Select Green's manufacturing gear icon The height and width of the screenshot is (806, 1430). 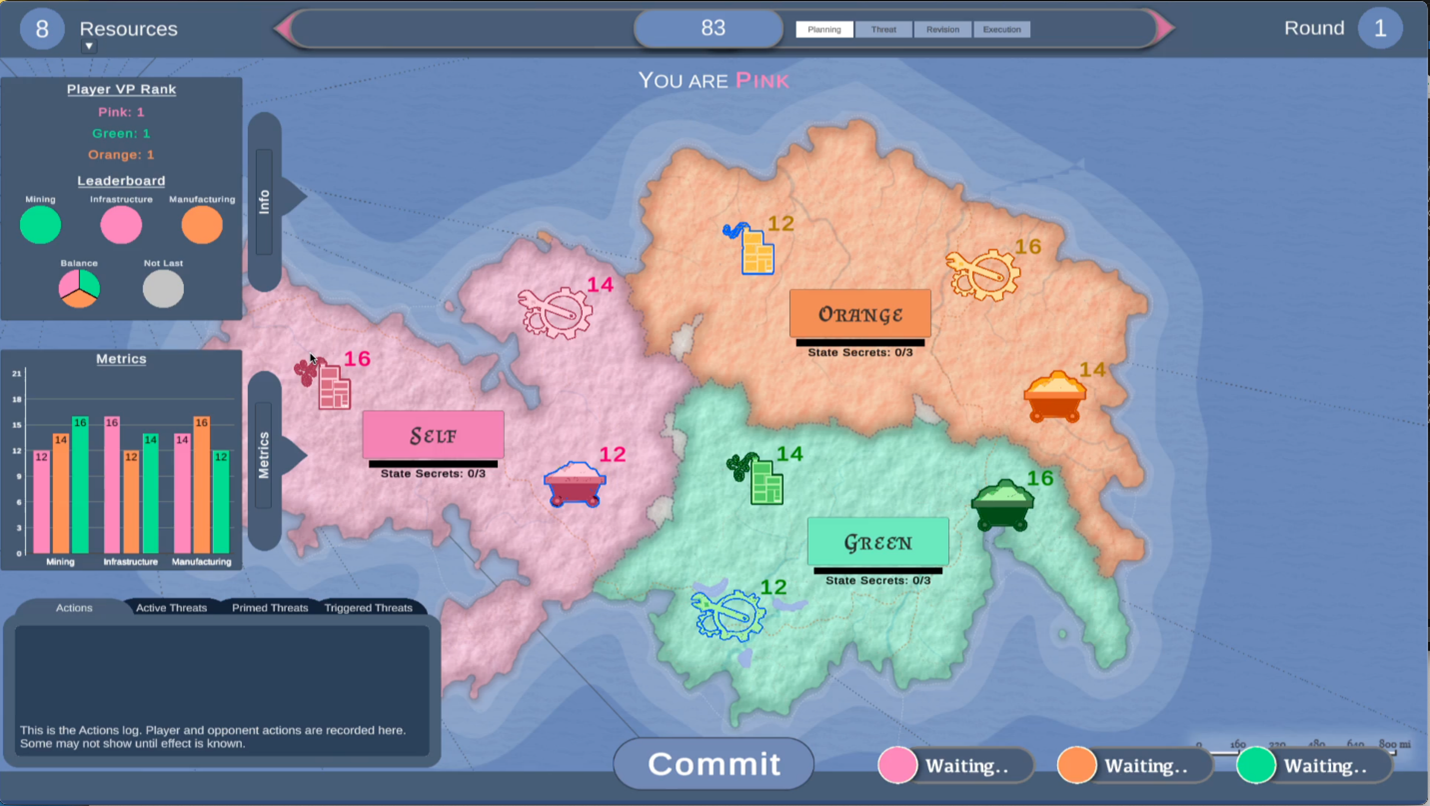730,614
